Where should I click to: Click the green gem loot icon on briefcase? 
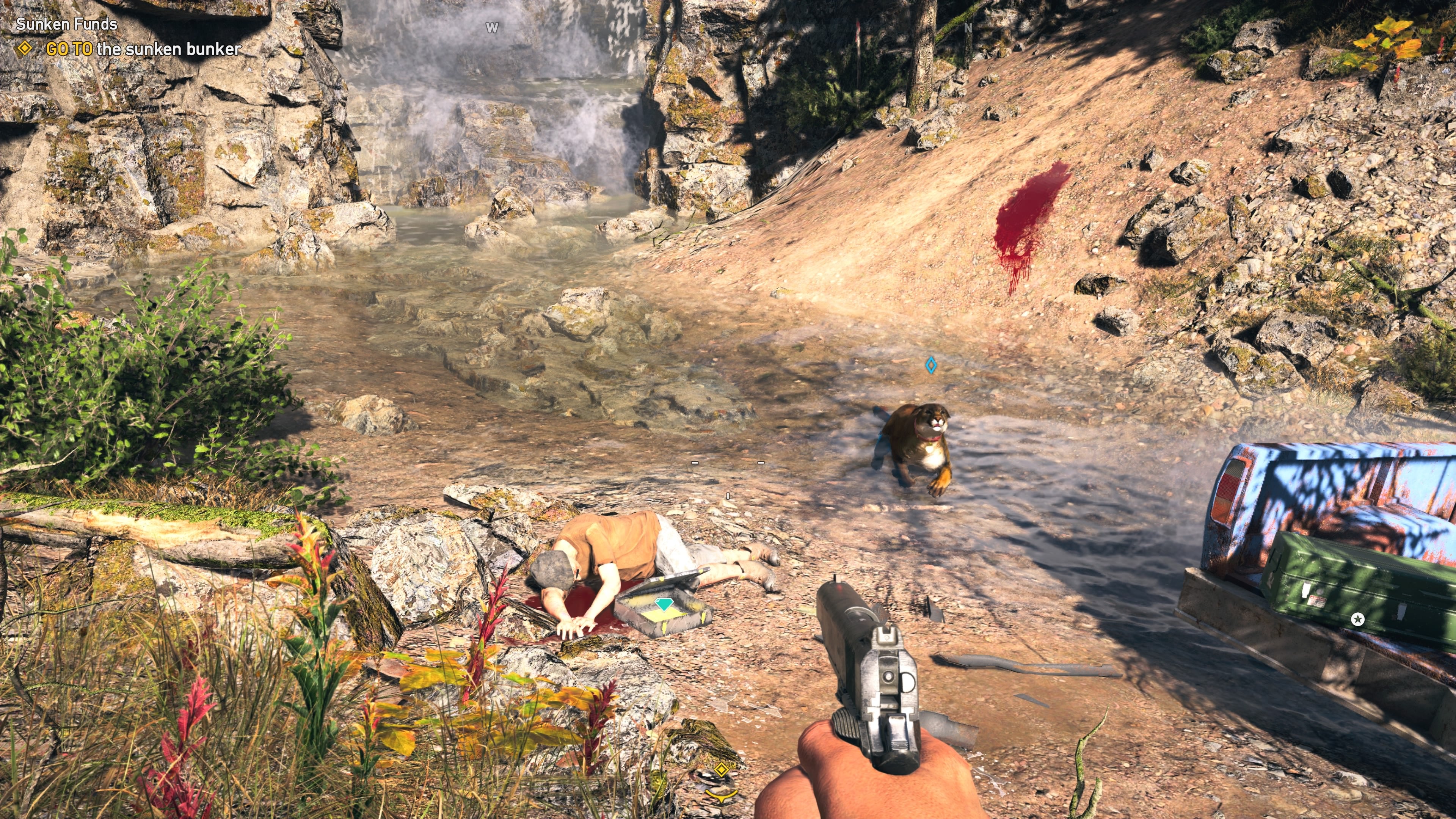click(664, 604)
